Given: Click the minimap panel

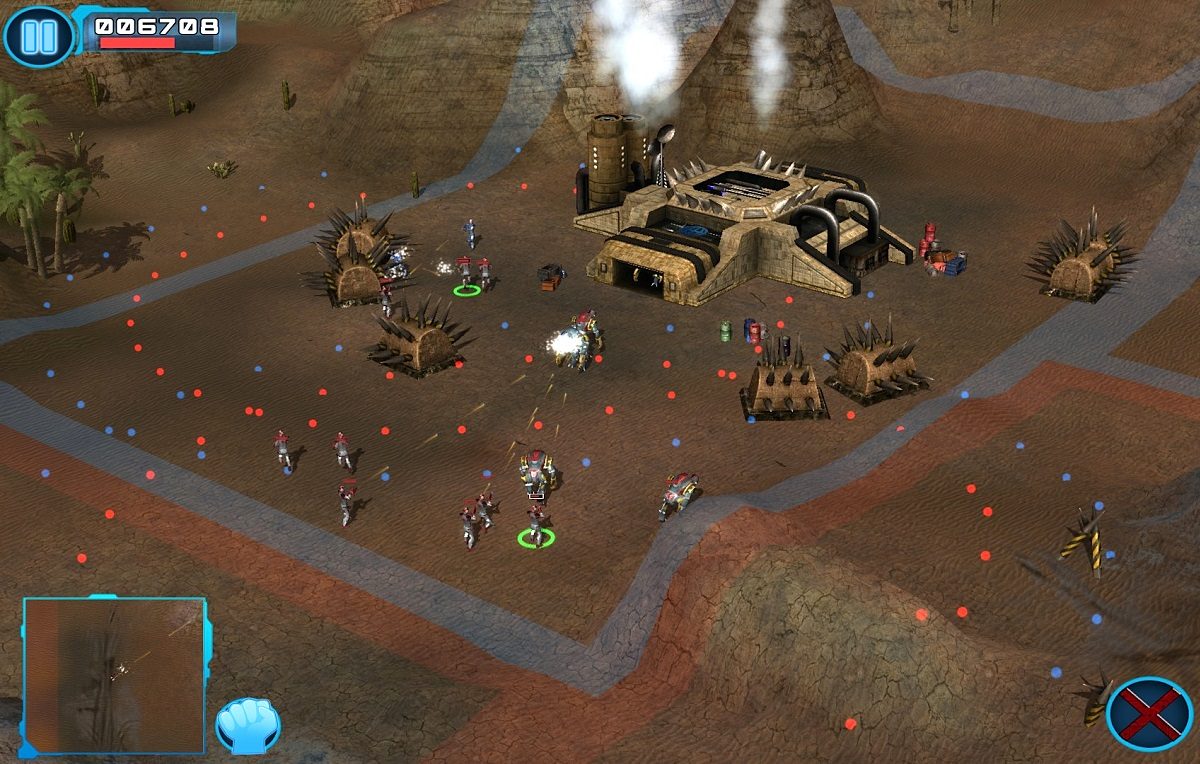Looking at the screenshot, I should click(x=114, y=675).
